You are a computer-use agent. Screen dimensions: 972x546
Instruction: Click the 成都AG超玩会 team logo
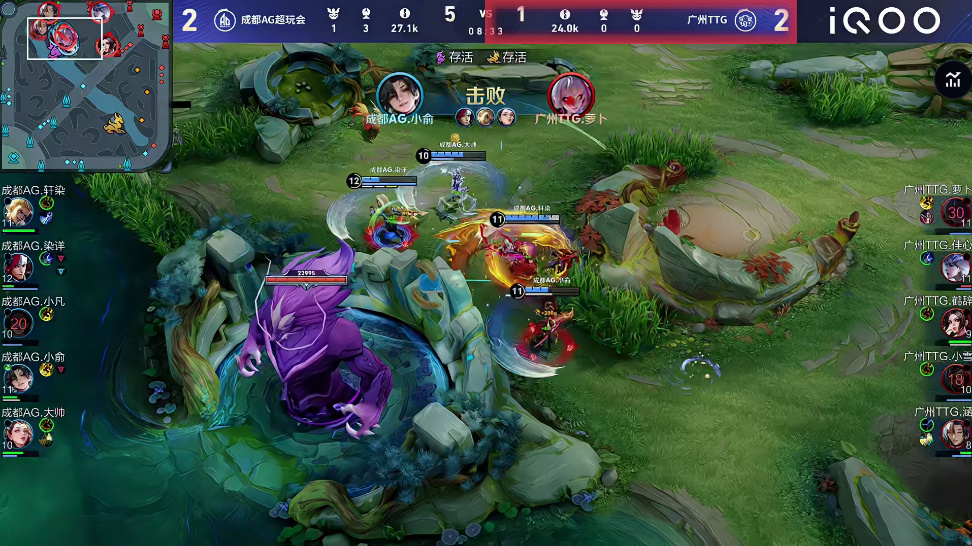coord(225,21)
